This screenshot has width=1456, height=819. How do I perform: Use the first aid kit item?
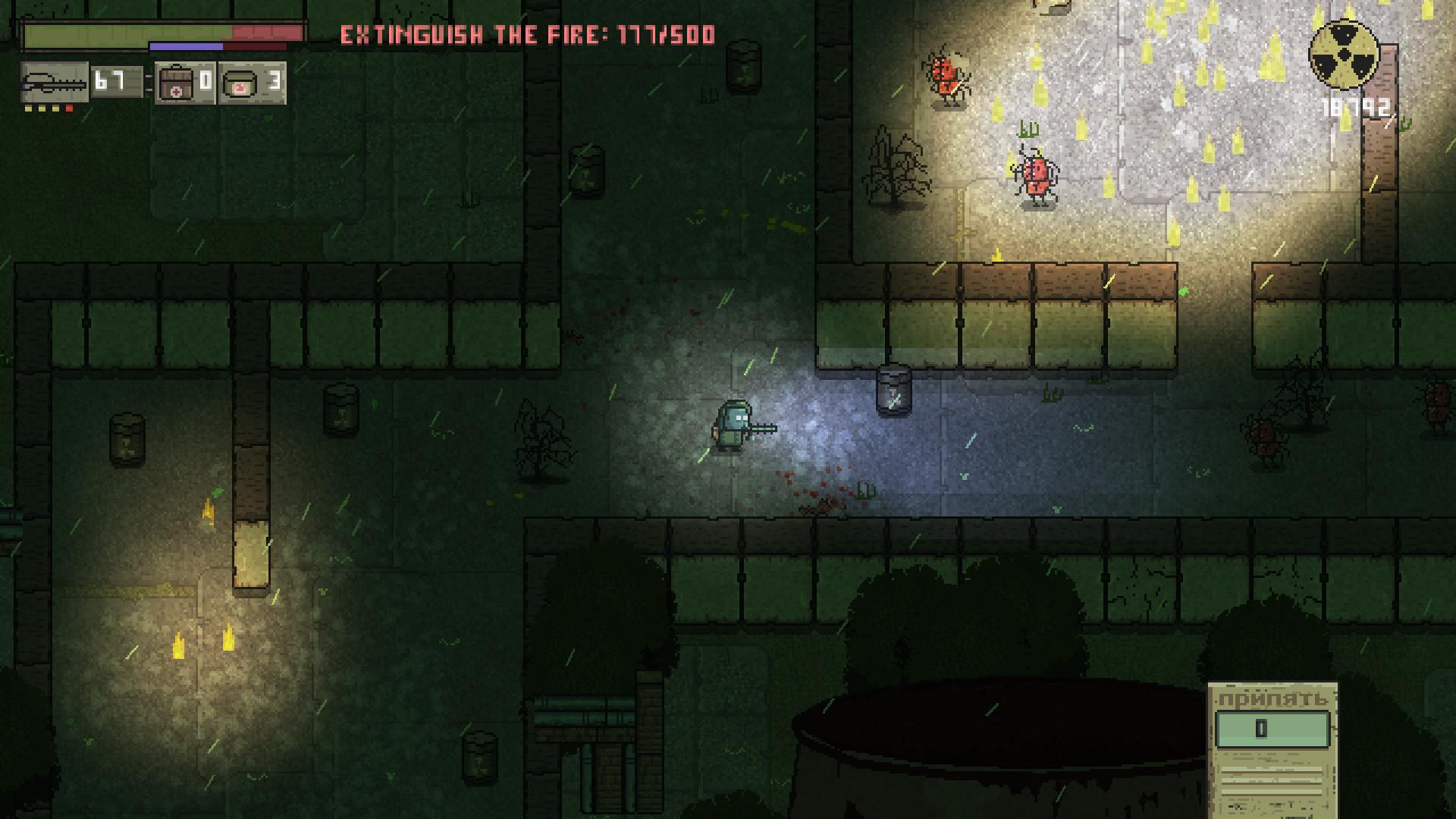click(175, 83)
